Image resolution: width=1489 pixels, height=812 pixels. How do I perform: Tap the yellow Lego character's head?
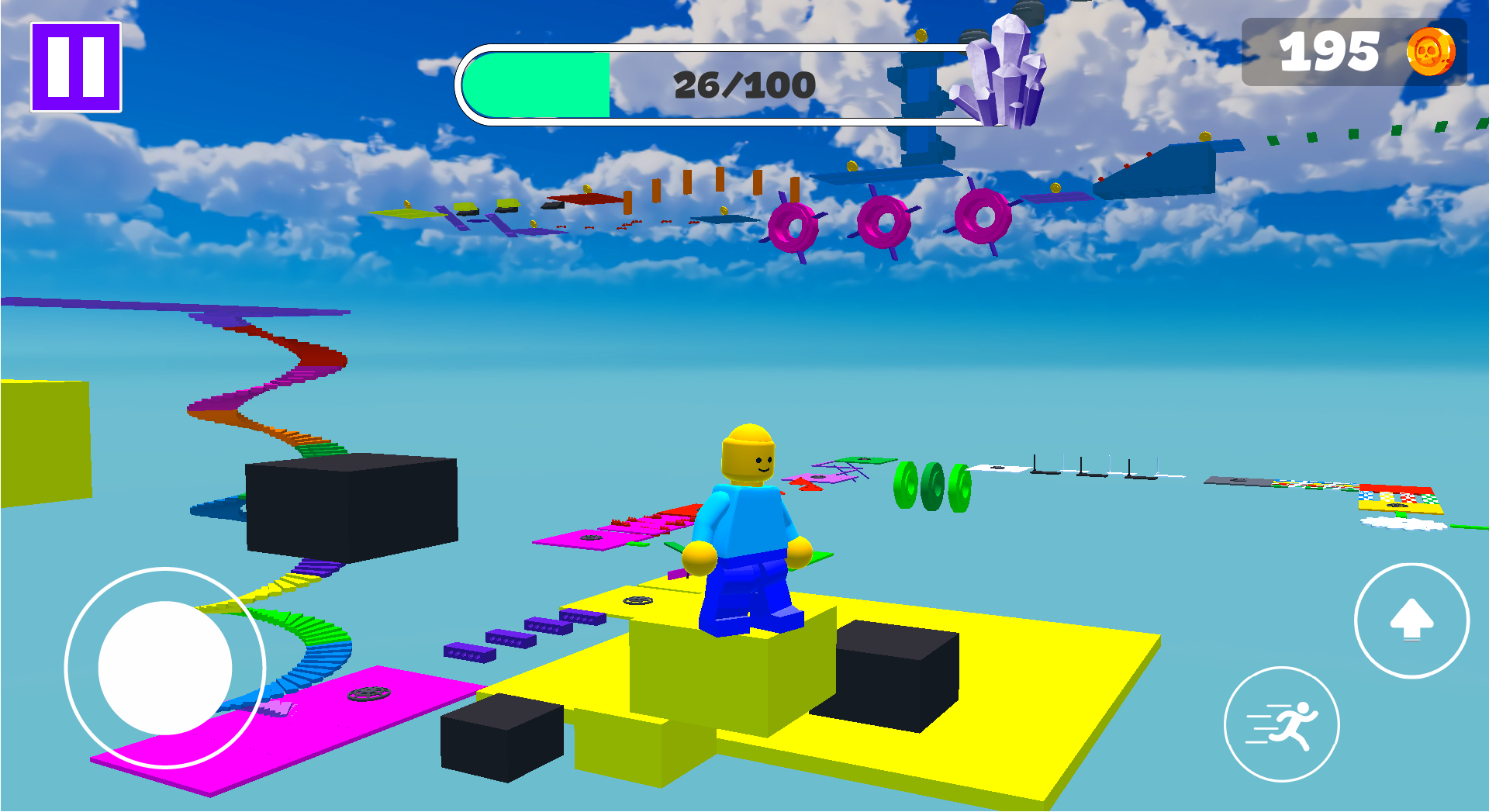[x=750, y=452]
